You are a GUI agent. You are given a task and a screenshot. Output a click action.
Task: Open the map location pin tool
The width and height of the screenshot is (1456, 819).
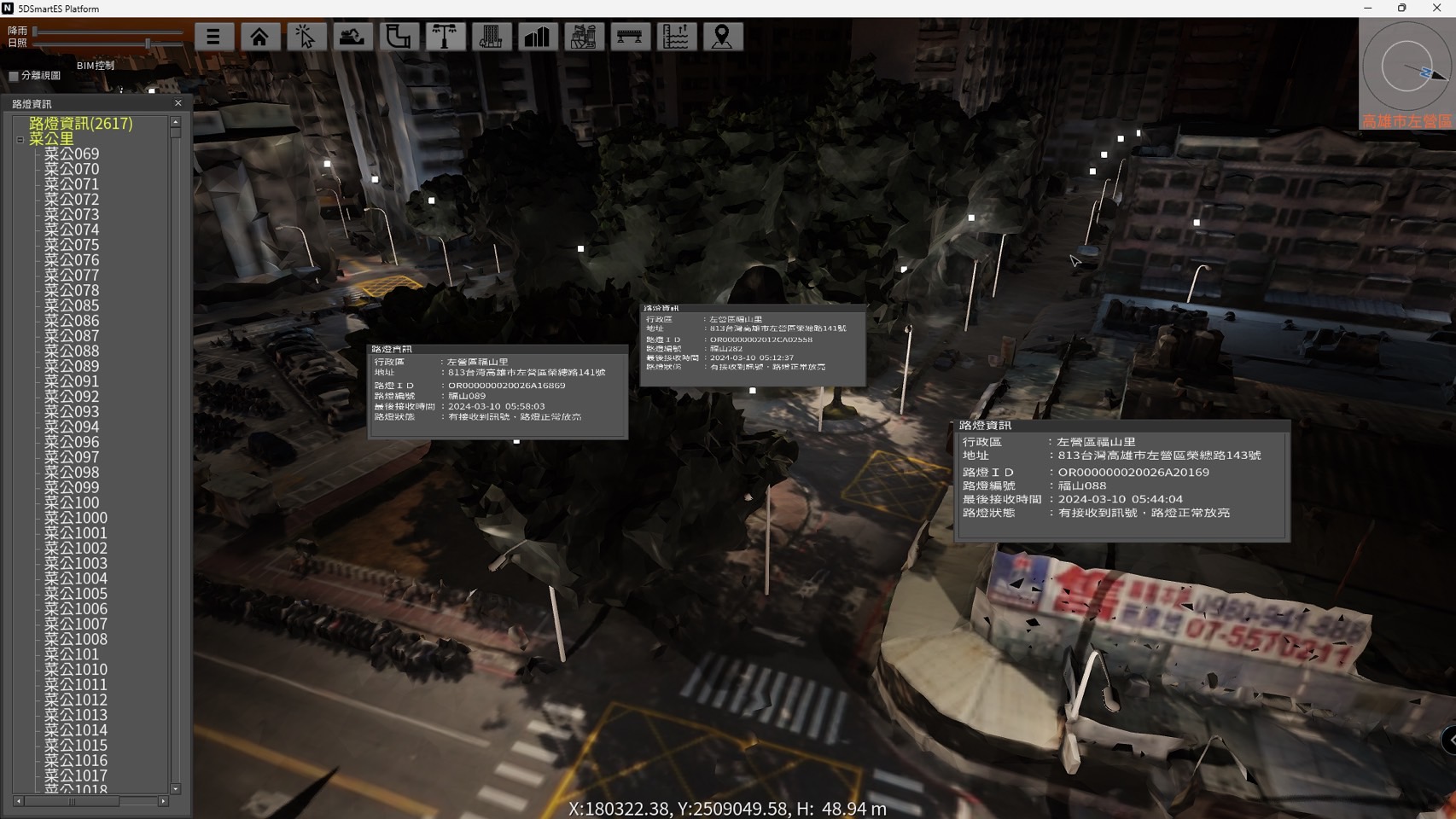point(722,37)
